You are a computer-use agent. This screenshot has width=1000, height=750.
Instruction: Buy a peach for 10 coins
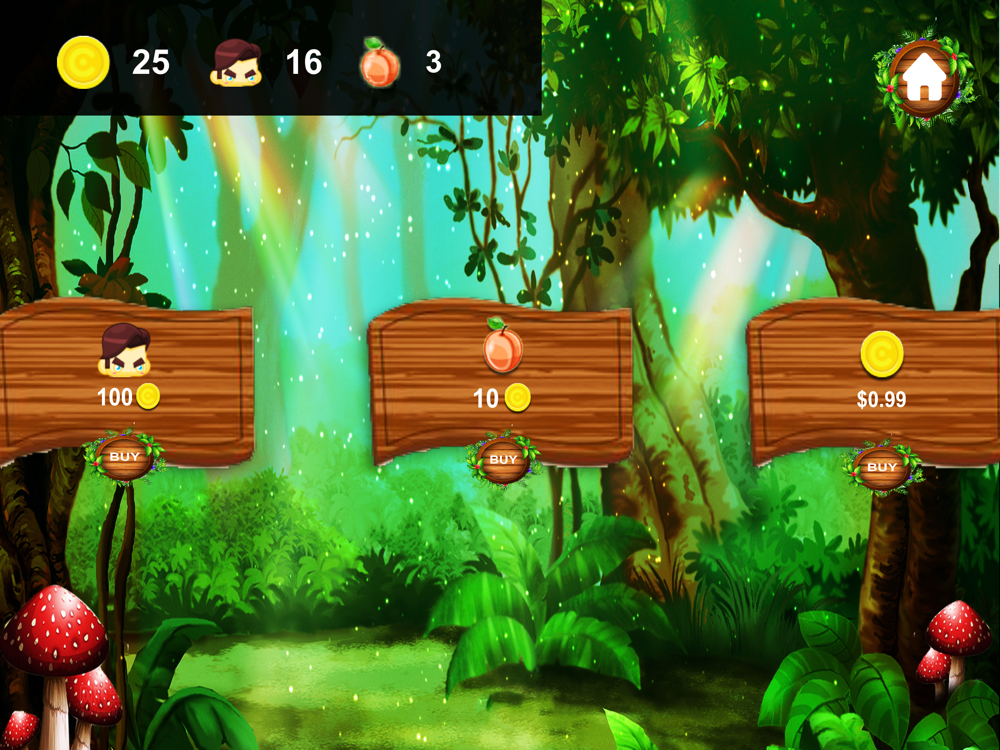coord(503,460)
